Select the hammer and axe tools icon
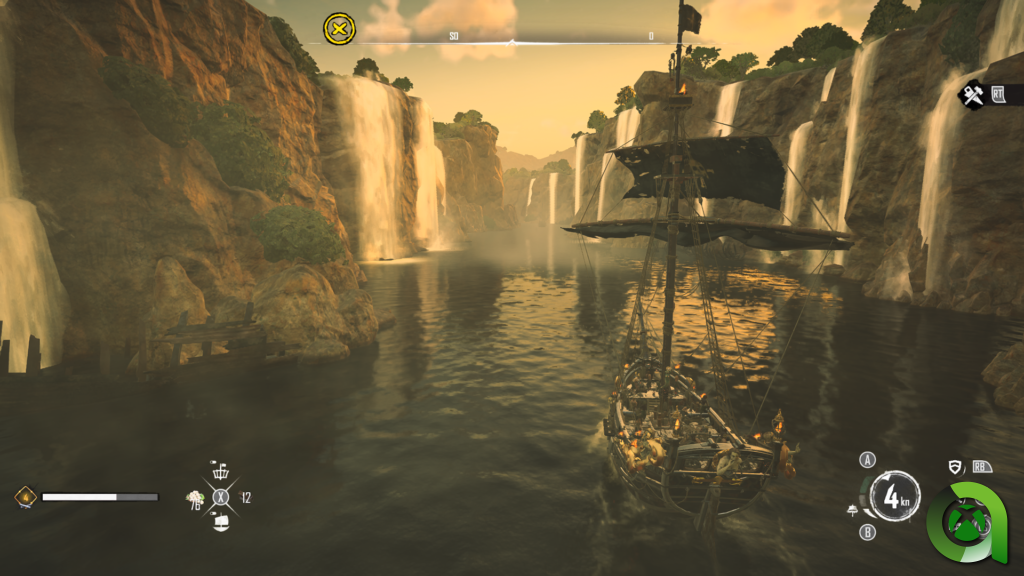The width and height of the screenshot is (1024, 576). click(972, 95)
